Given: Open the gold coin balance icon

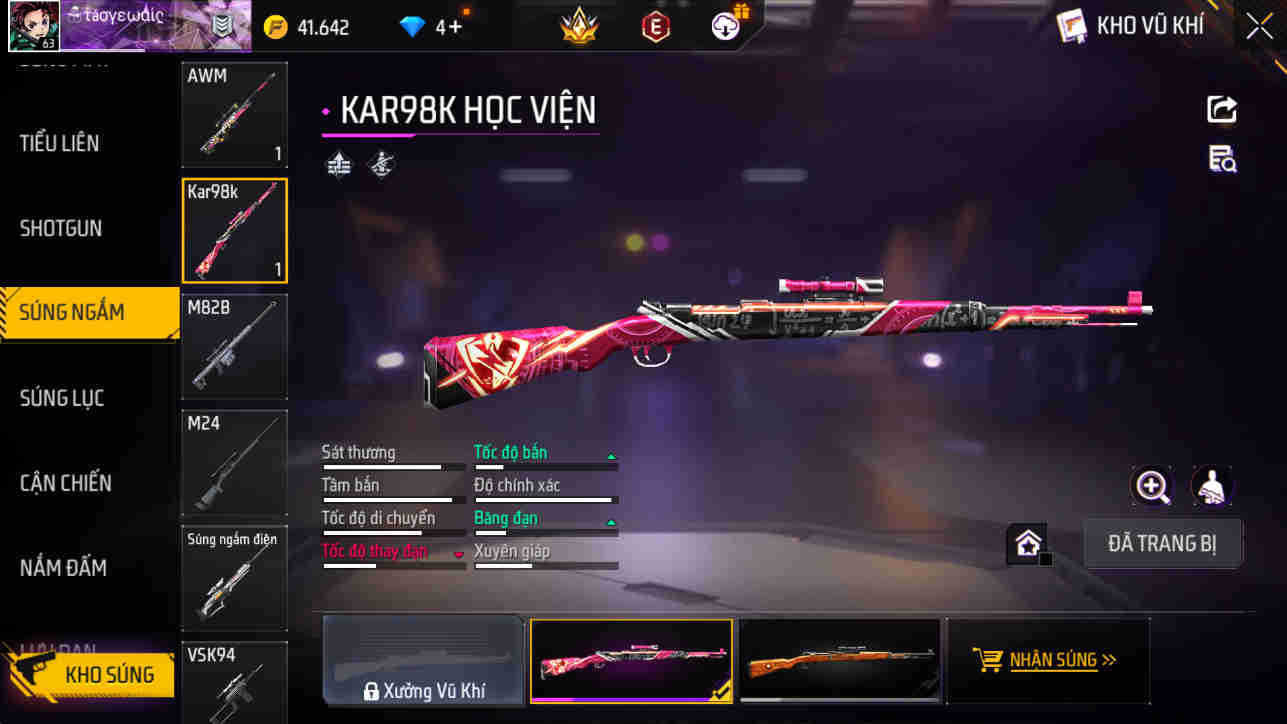Looking at the screenshot, I should click(275, 26).
